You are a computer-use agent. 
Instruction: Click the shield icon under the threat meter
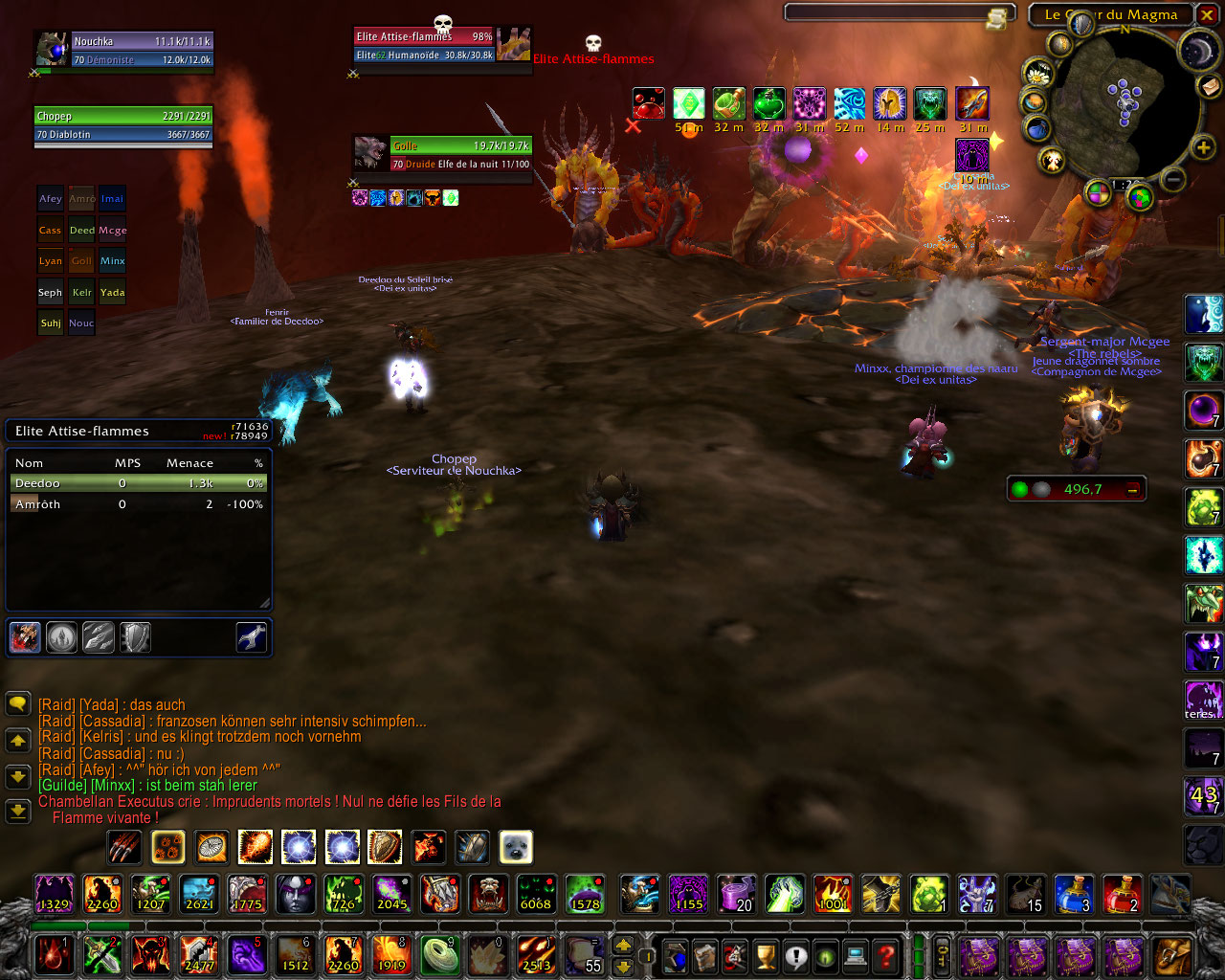pyautogui.click(x=135, y=637)
